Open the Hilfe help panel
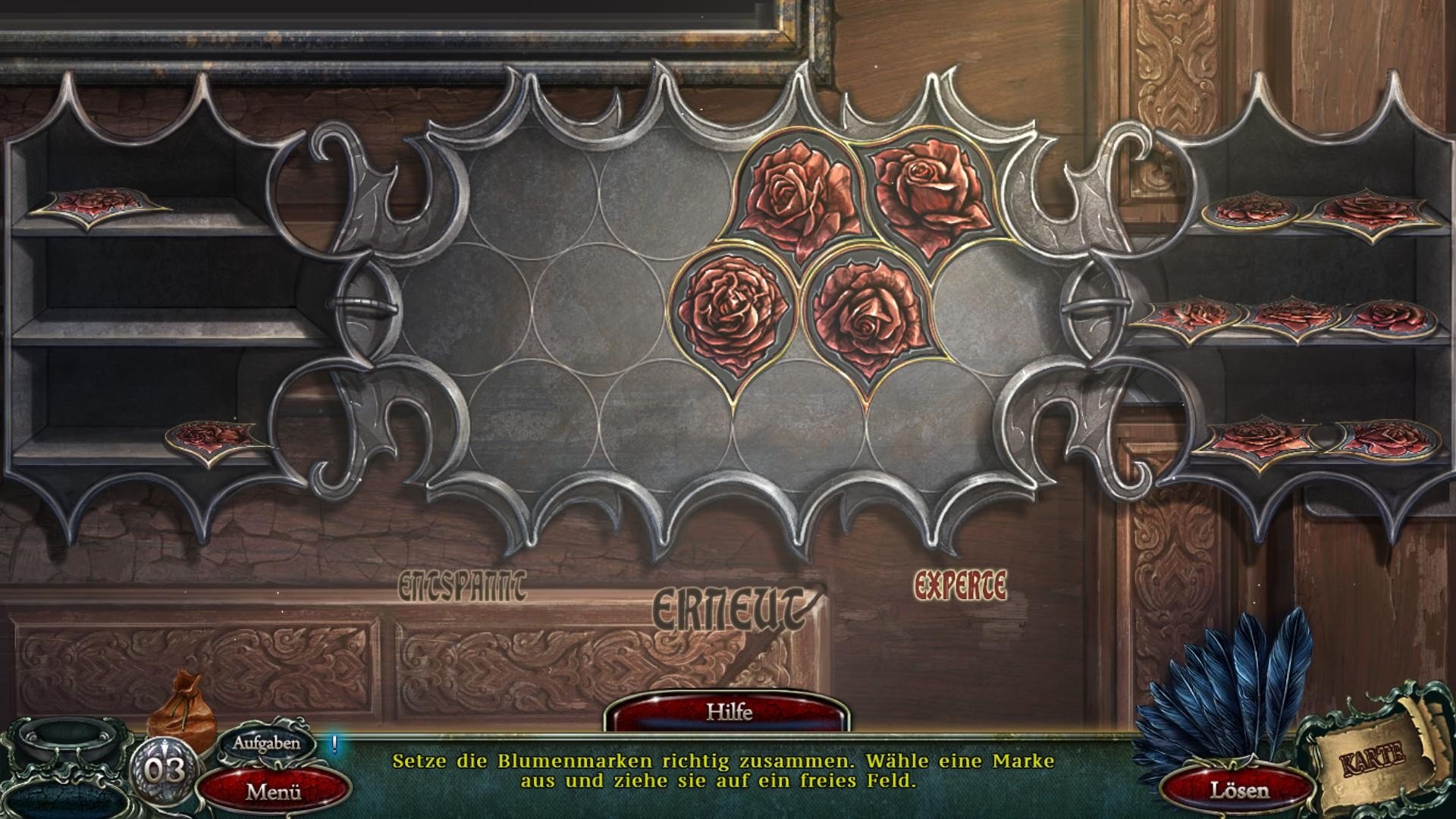Screen dimensions: 1456x819 point(728,712)
